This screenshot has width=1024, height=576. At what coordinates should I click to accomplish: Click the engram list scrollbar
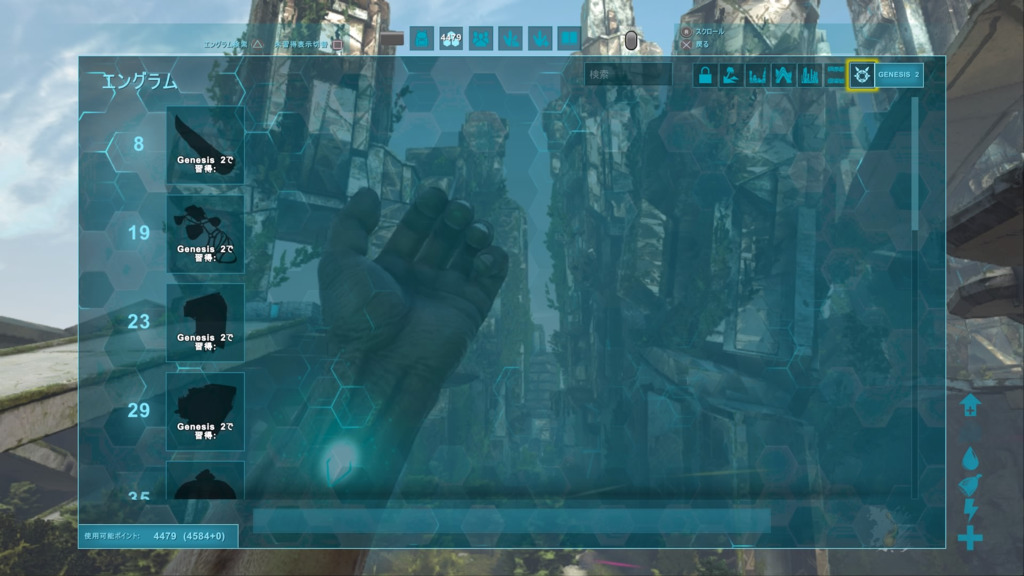pos(916,165)
